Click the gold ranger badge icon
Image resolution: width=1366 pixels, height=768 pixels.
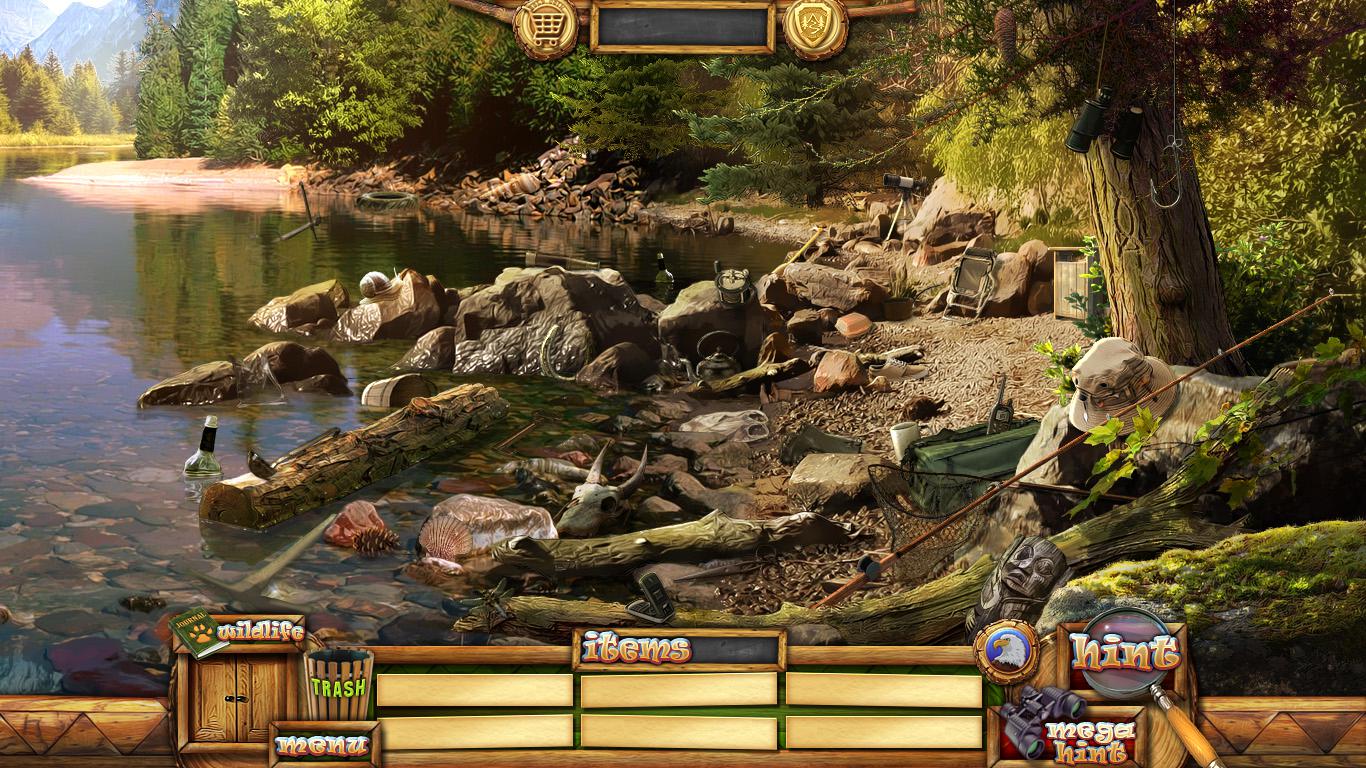tap(815, 27)
